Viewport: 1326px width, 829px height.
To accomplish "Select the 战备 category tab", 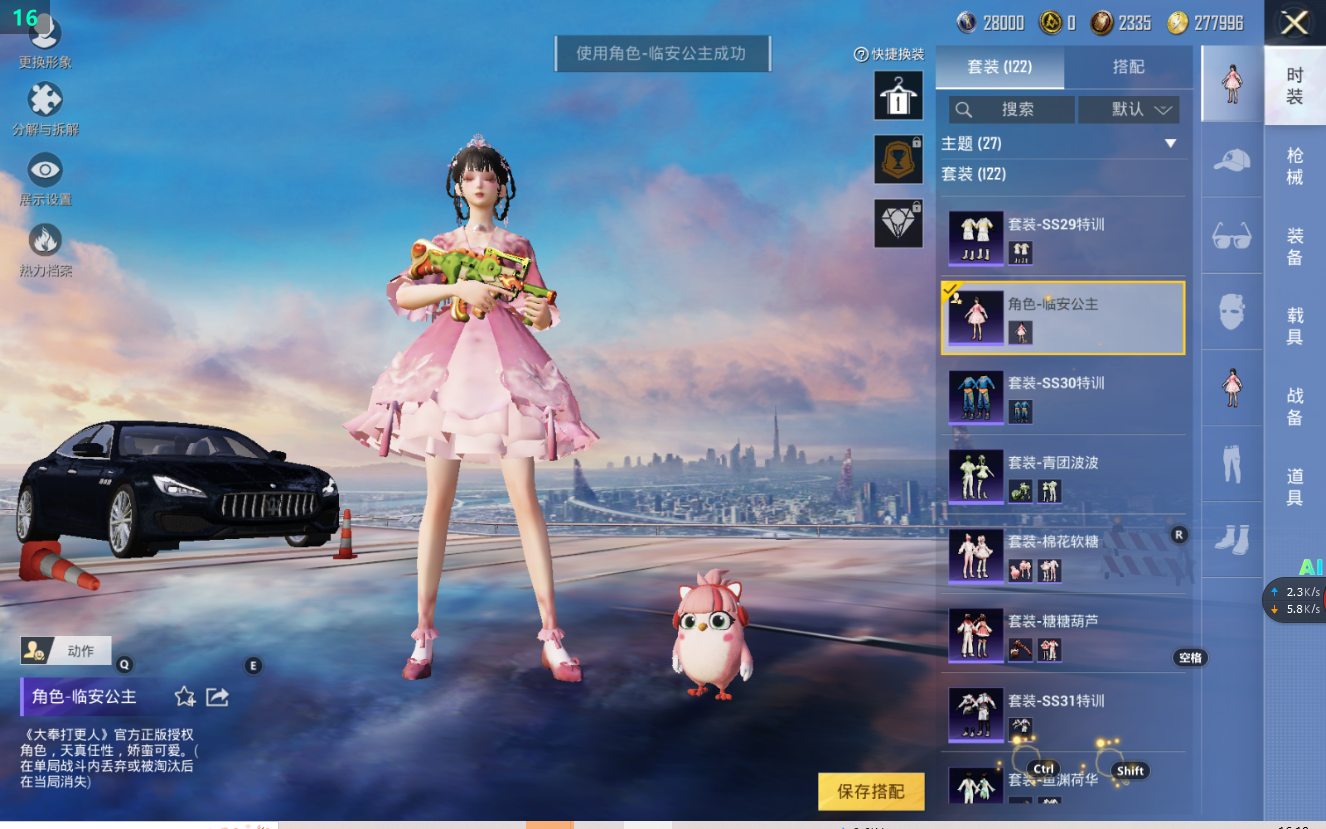I will [1294, 407].
